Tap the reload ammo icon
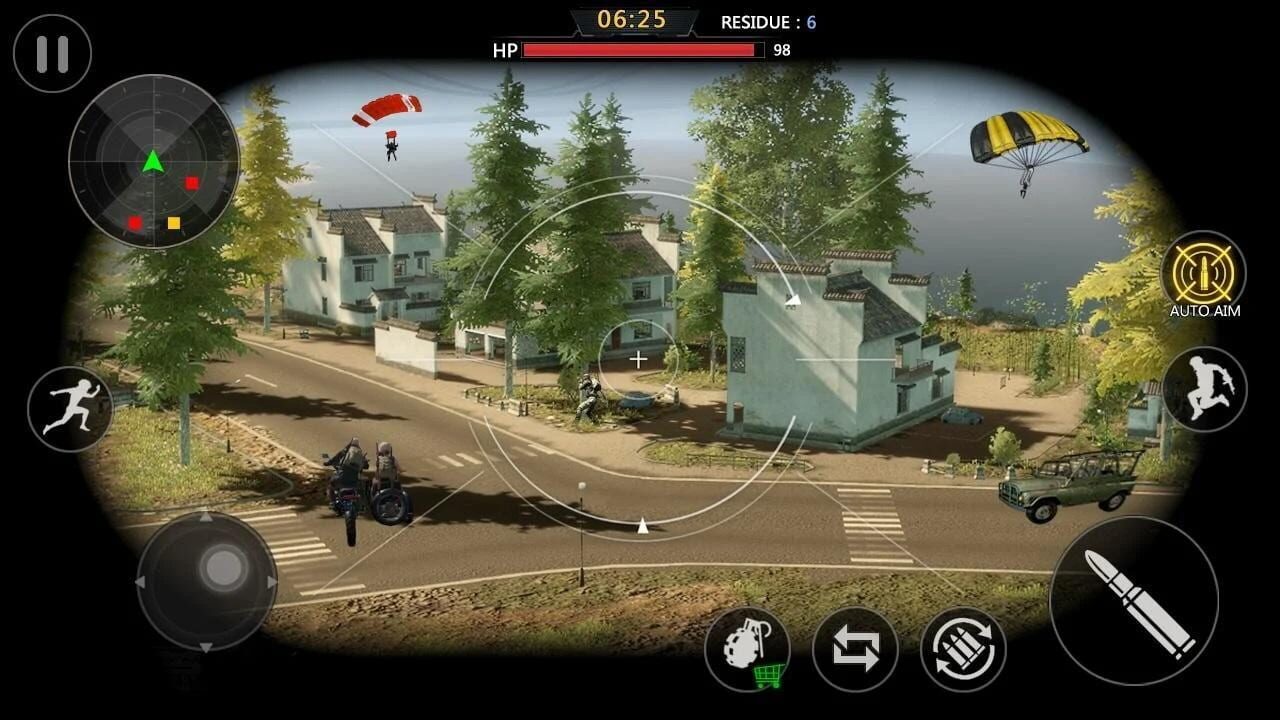This screenshot has width=1280, height=720. tap(962, 648)
